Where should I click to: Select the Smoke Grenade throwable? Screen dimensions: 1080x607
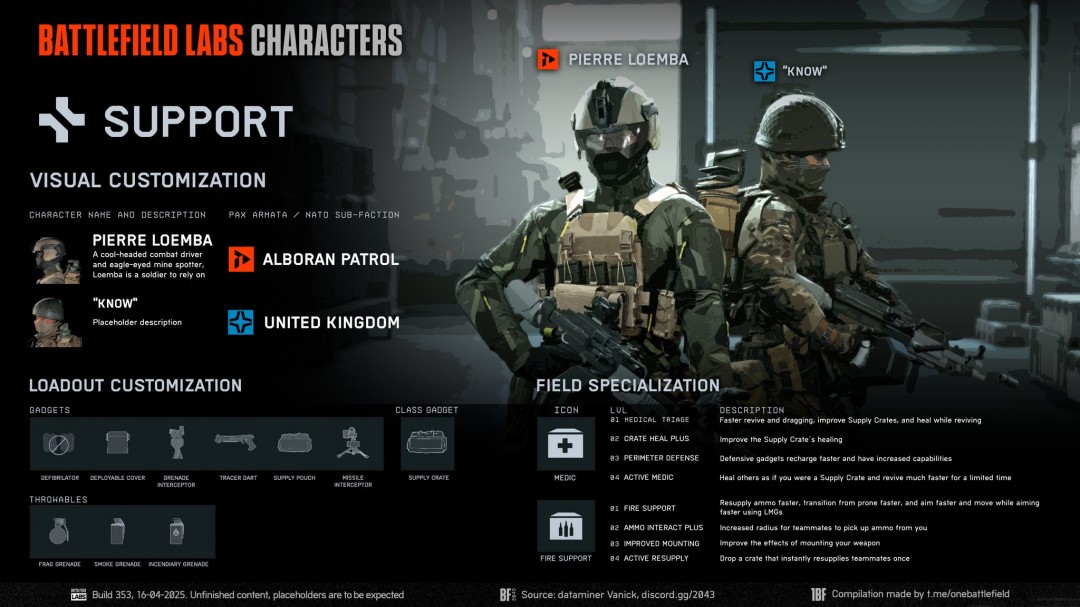tap(118, 531)
